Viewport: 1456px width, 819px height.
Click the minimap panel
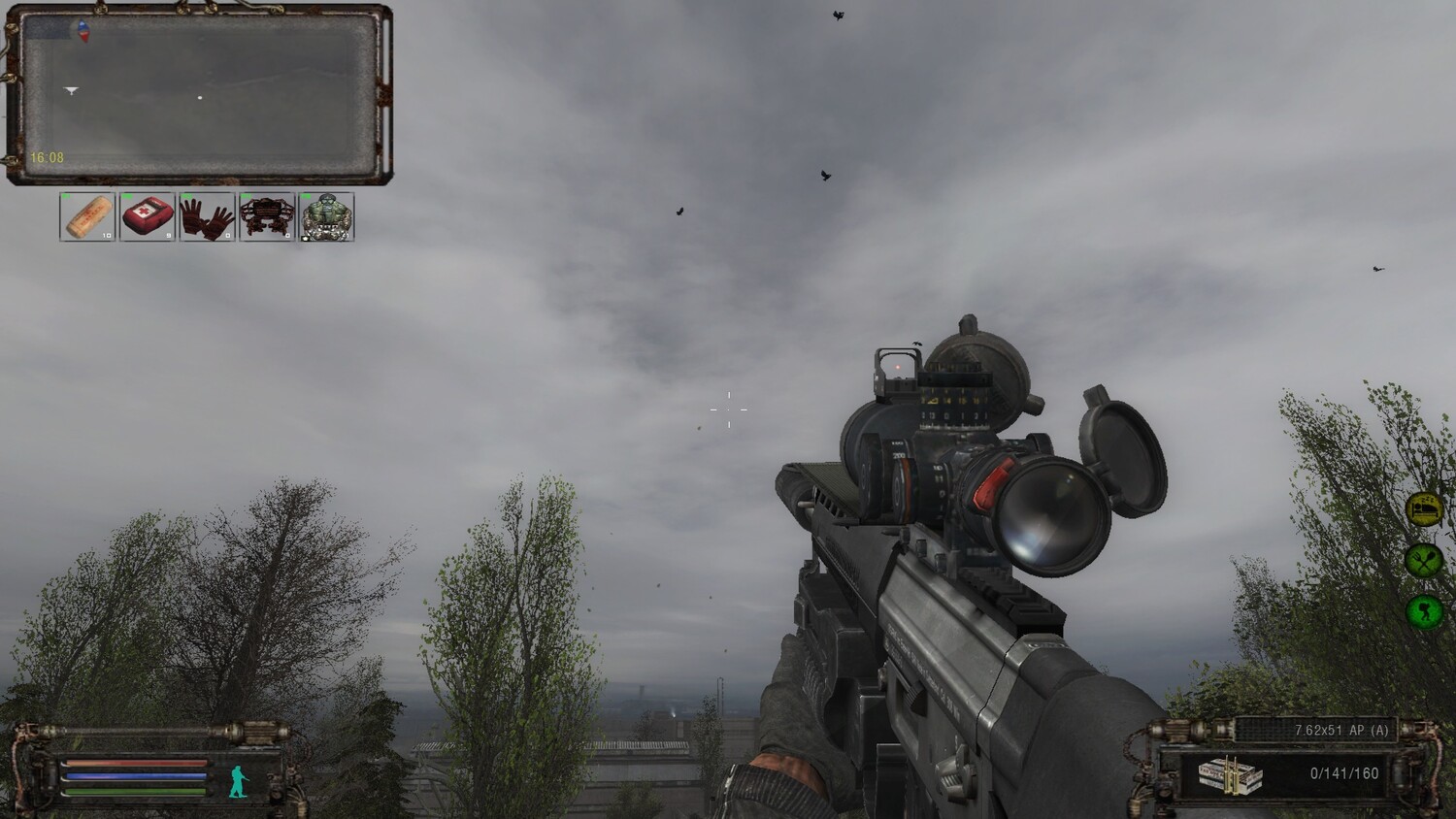tap(199, 97)
